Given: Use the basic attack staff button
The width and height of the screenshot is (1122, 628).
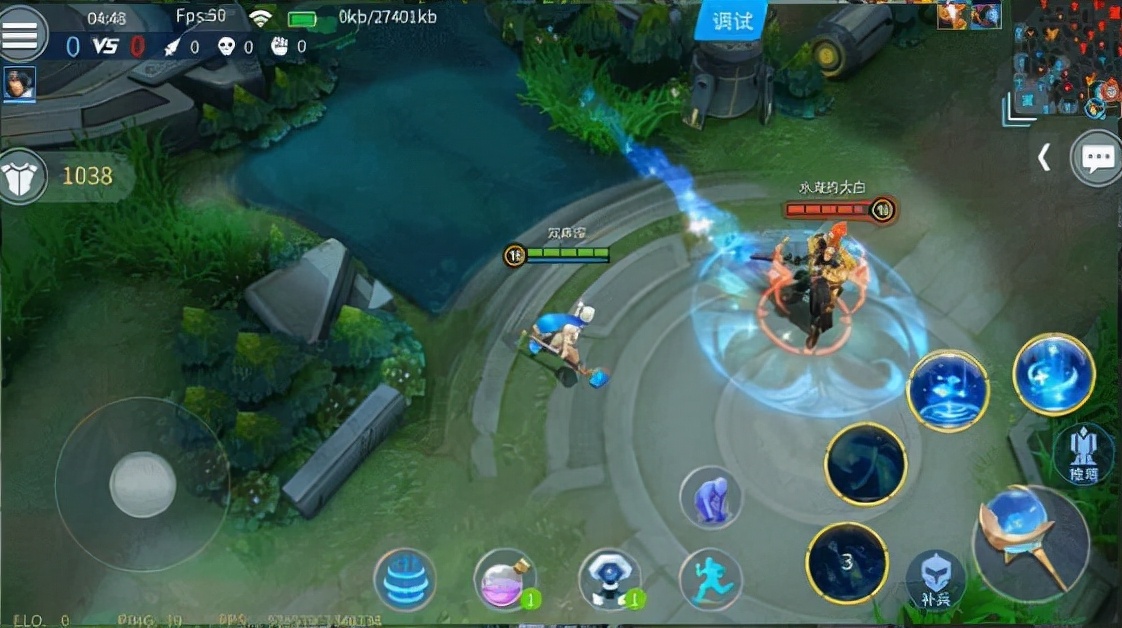Looking at the screenshot, I should 1030,544.
